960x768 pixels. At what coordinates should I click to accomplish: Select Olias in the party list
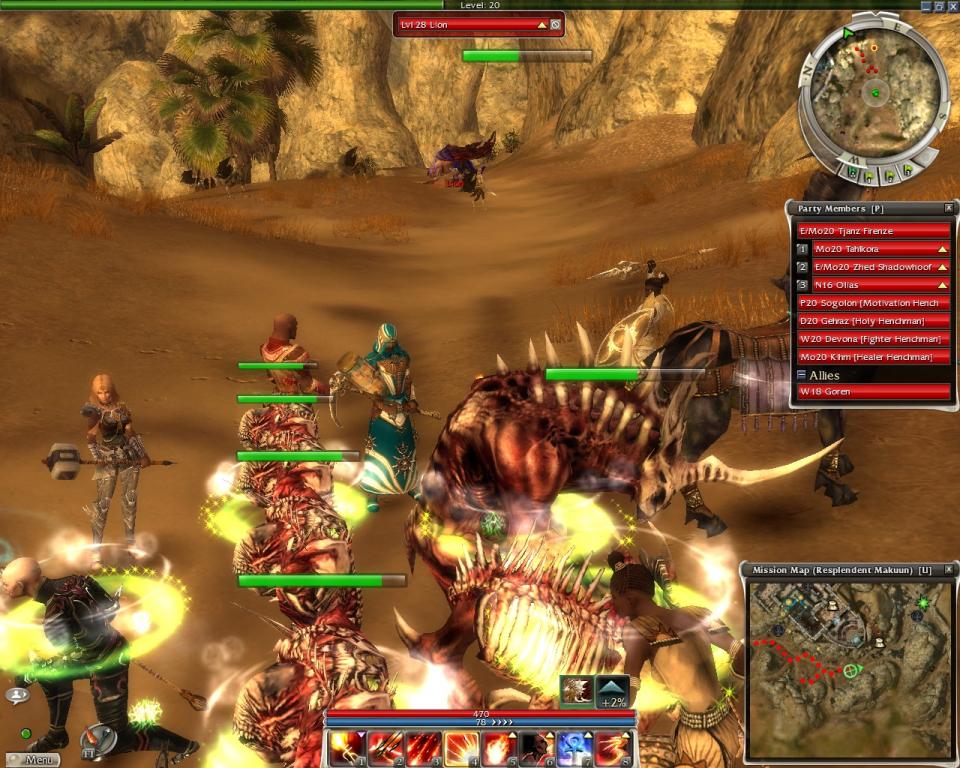(x=880, y=285)
